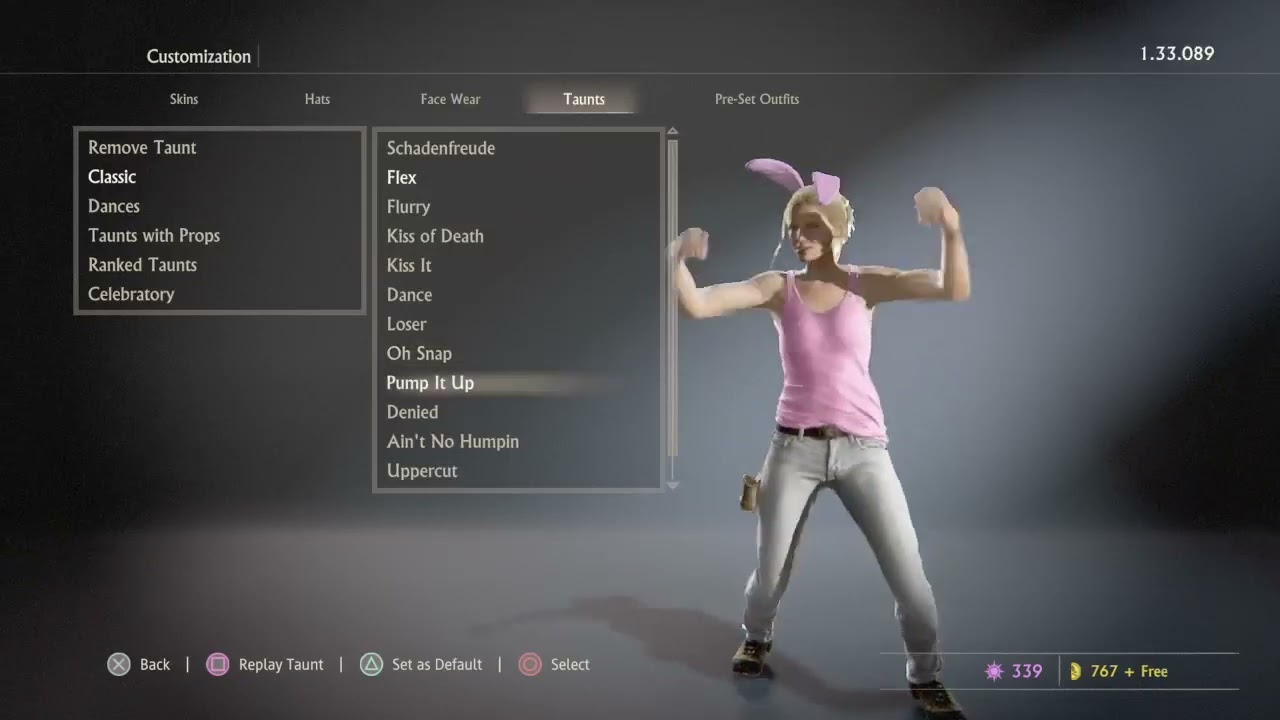1280x720 pixels.
Task: Switch to the Face Wear tab
Action: 450,99
